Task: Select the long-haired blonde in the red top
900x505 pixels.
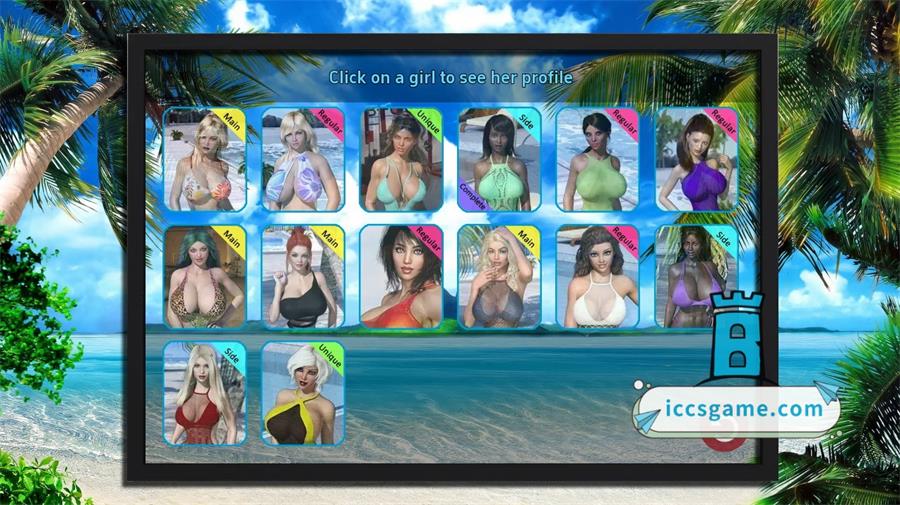Action: point(204,393)
